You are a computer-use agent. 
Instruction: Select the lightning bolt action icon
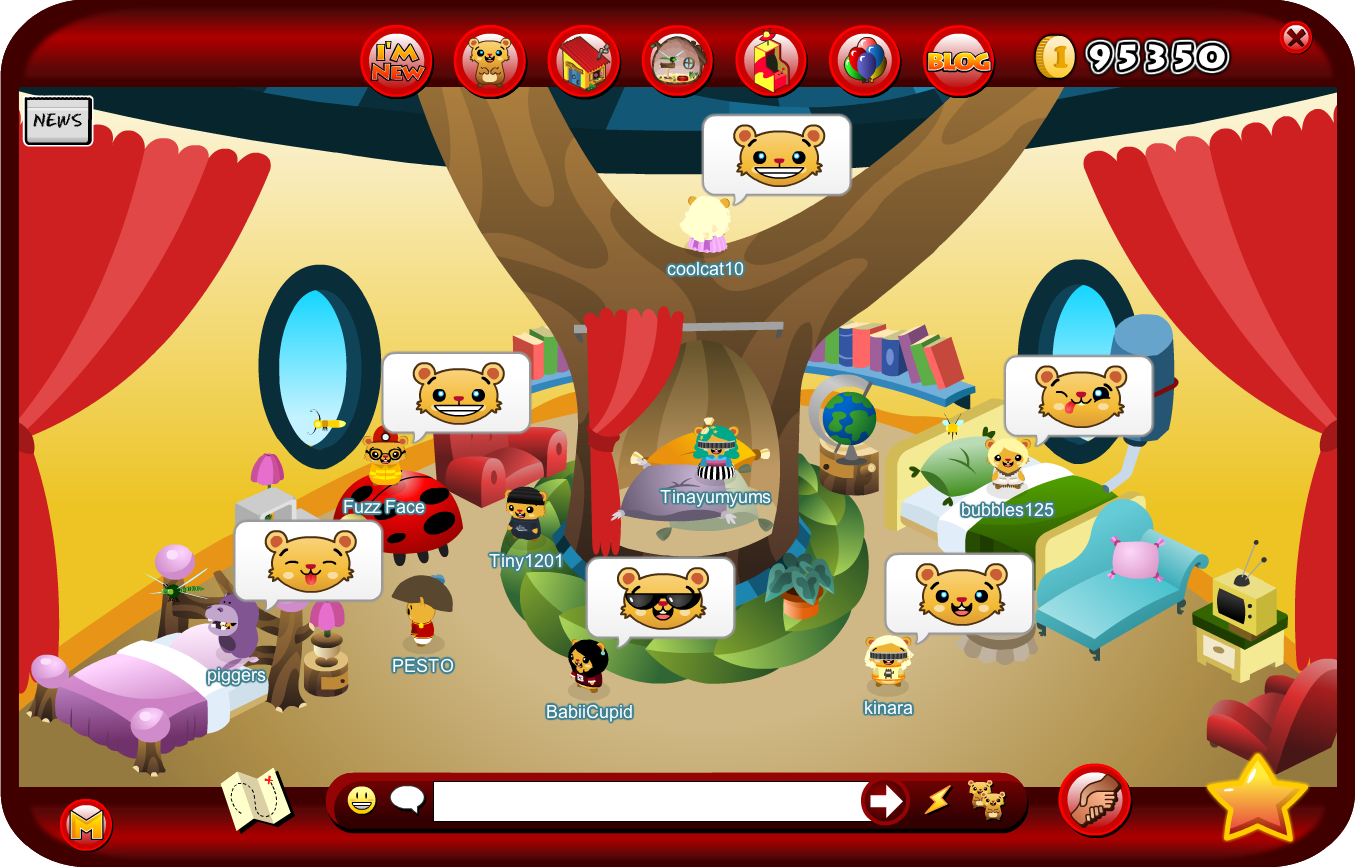pos(938,801)
